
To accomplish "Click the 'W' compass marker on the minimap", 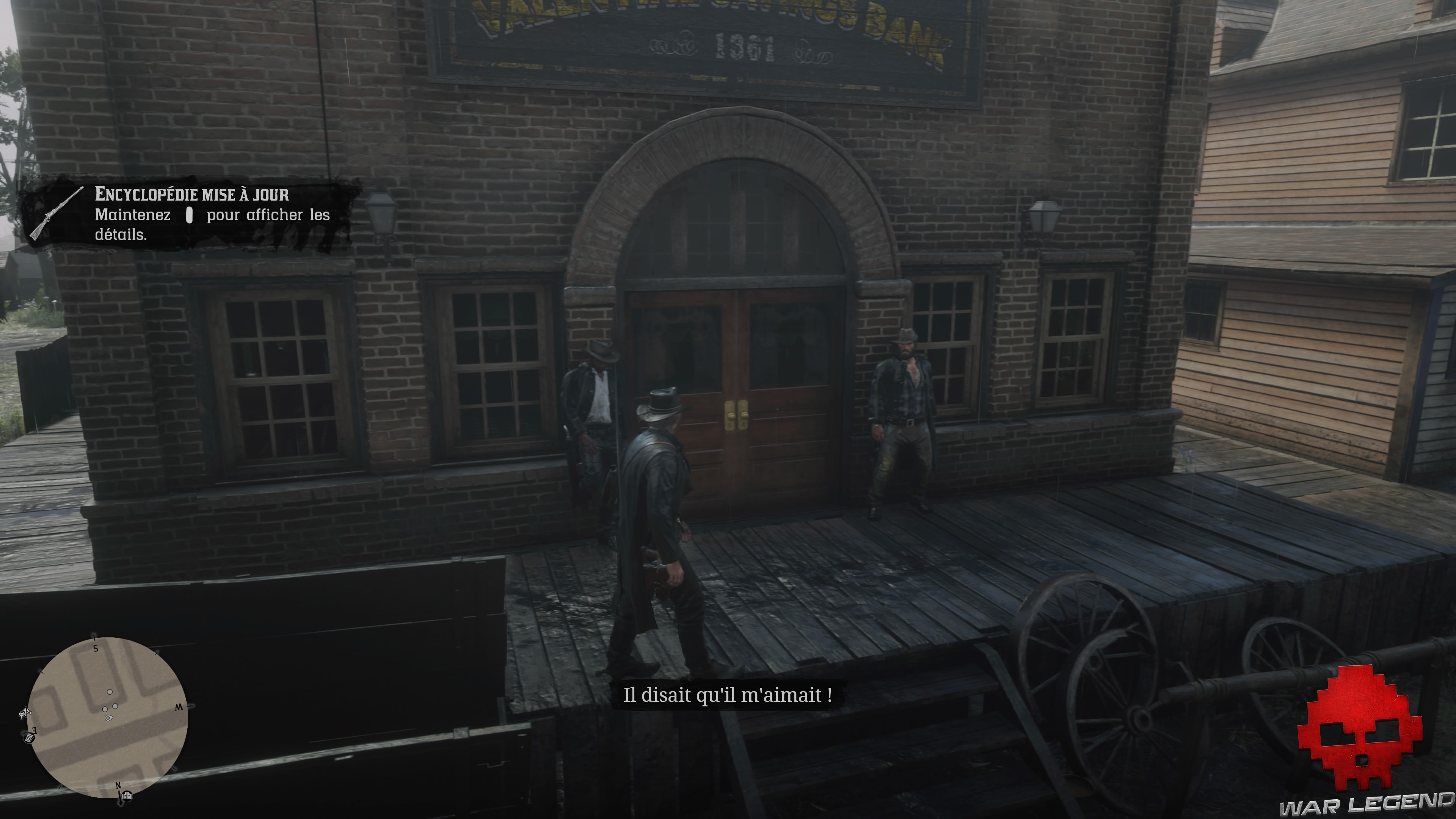I will (180, 708).
